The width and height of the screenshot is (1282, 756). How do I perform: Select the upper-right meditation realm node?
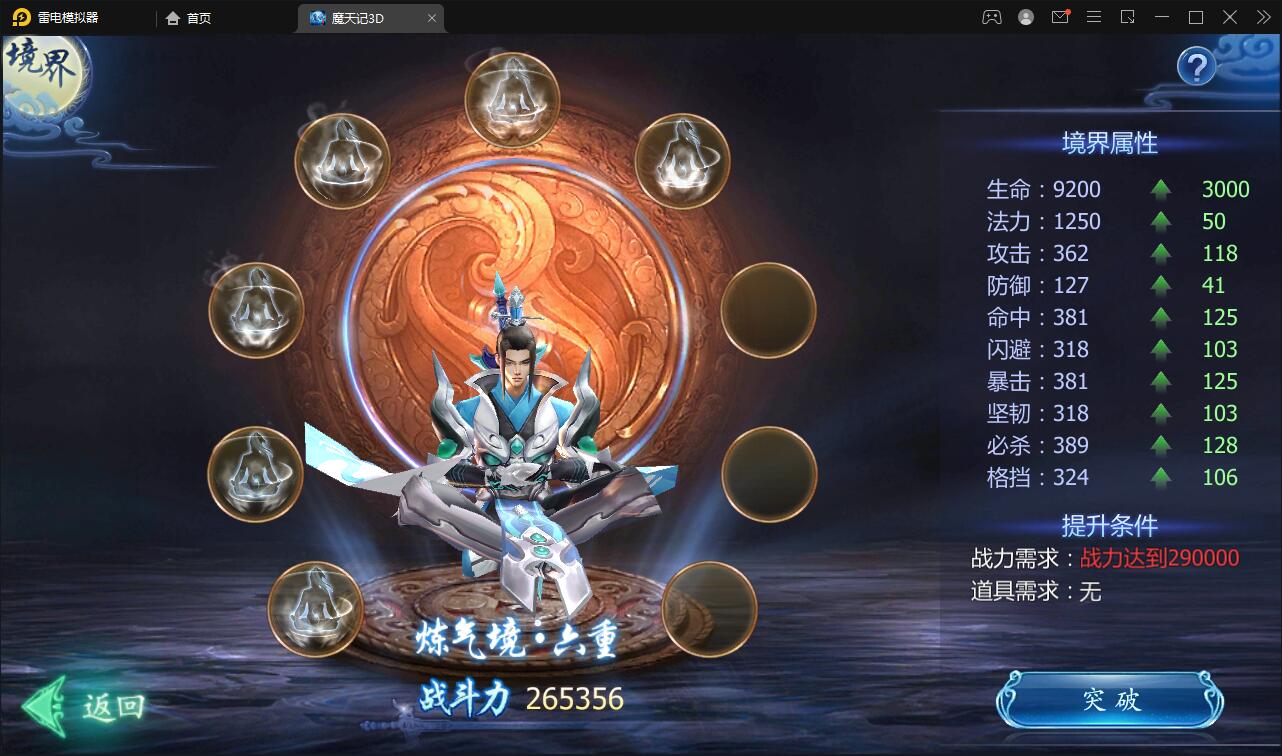tap(683, 160)
